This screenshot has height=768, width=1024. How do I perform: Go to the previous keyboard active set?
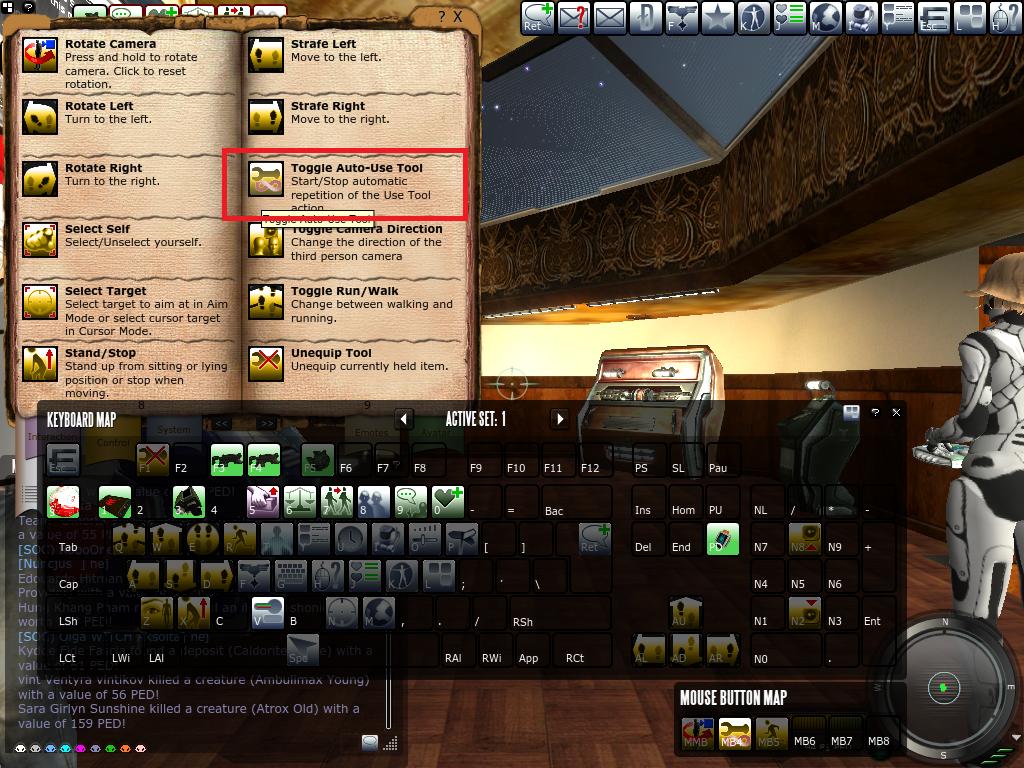pos(404,419)
